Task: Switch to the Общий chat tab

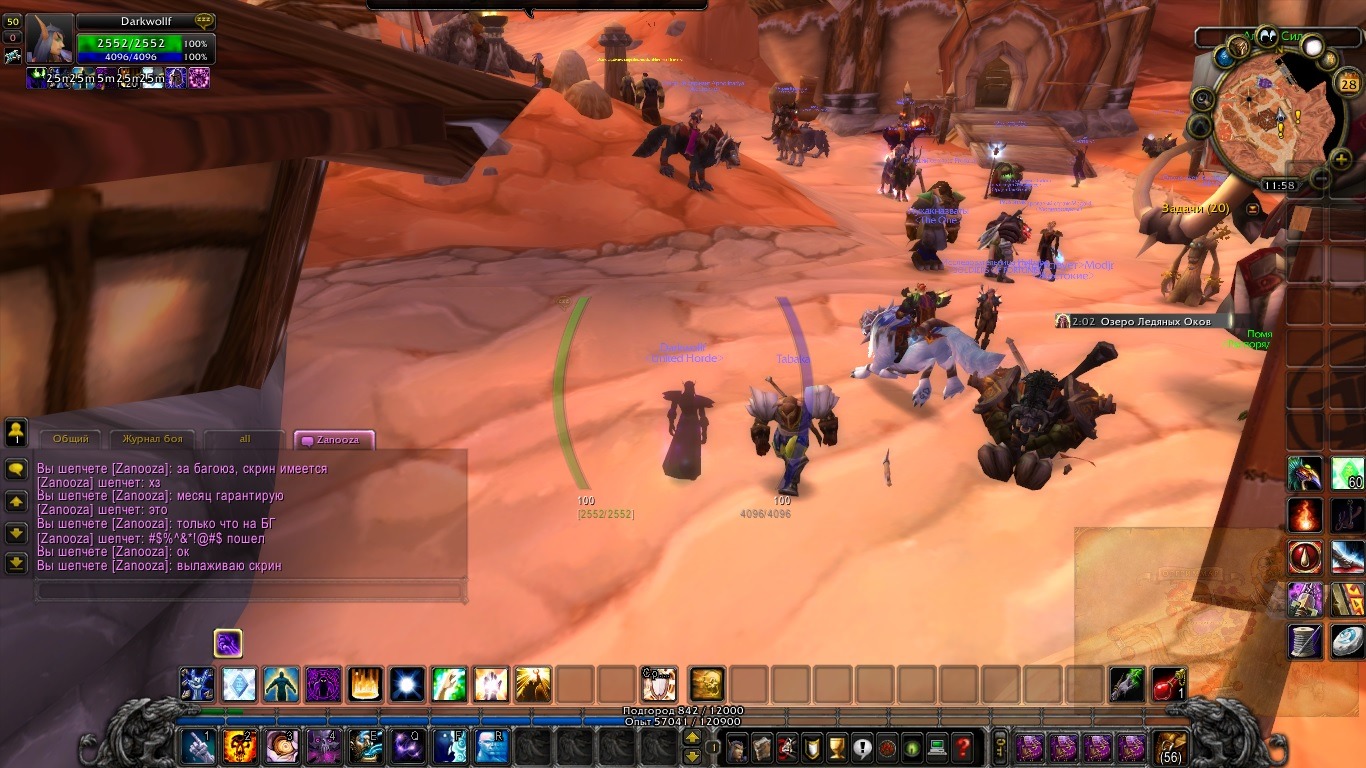Action: click(70, 439)
